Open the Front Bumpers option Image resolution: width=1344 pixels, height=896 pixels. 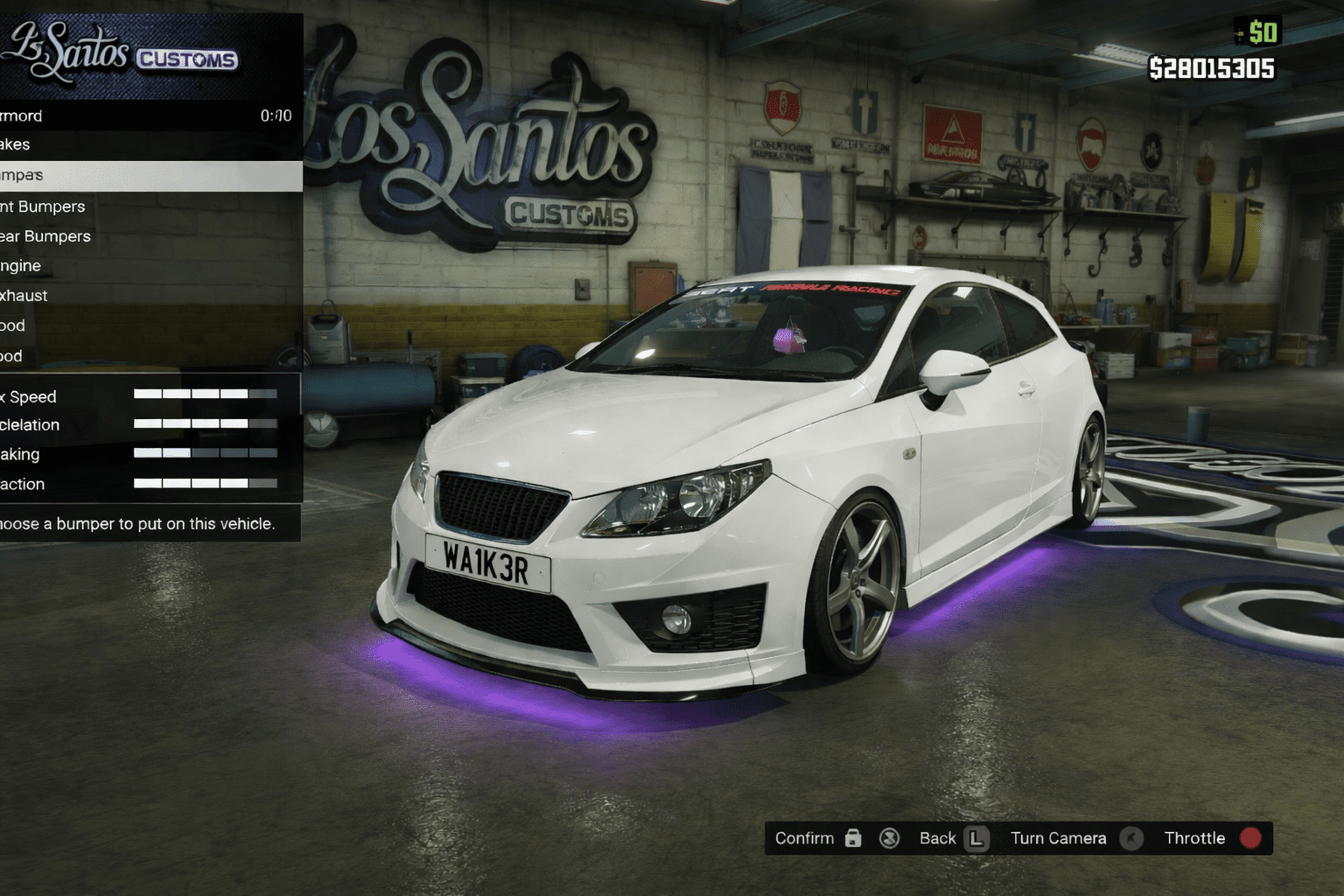point(131,206)
